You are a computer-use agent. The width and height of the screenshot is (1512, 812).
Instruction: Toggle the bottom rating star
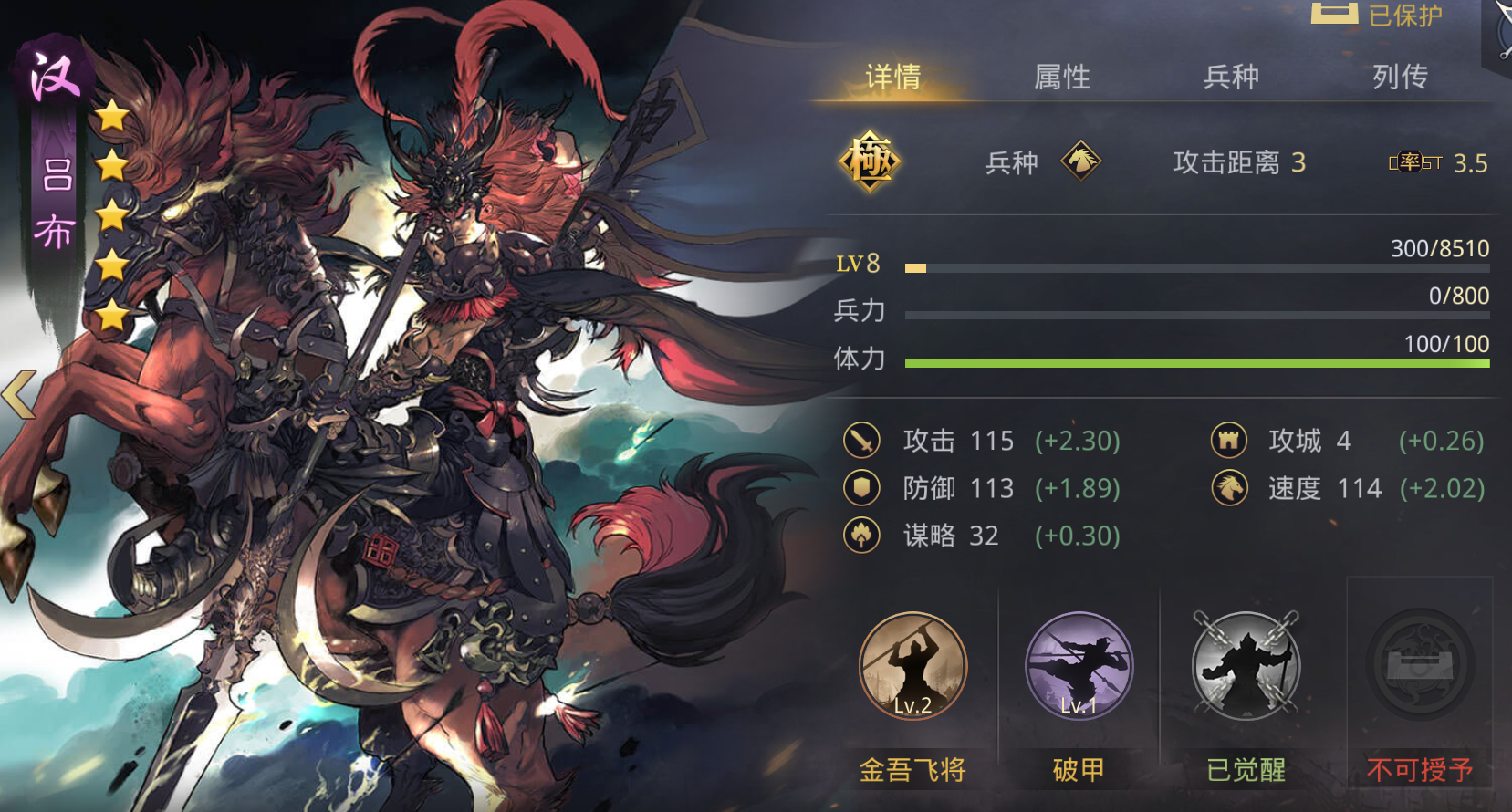[x=111, y=316]
